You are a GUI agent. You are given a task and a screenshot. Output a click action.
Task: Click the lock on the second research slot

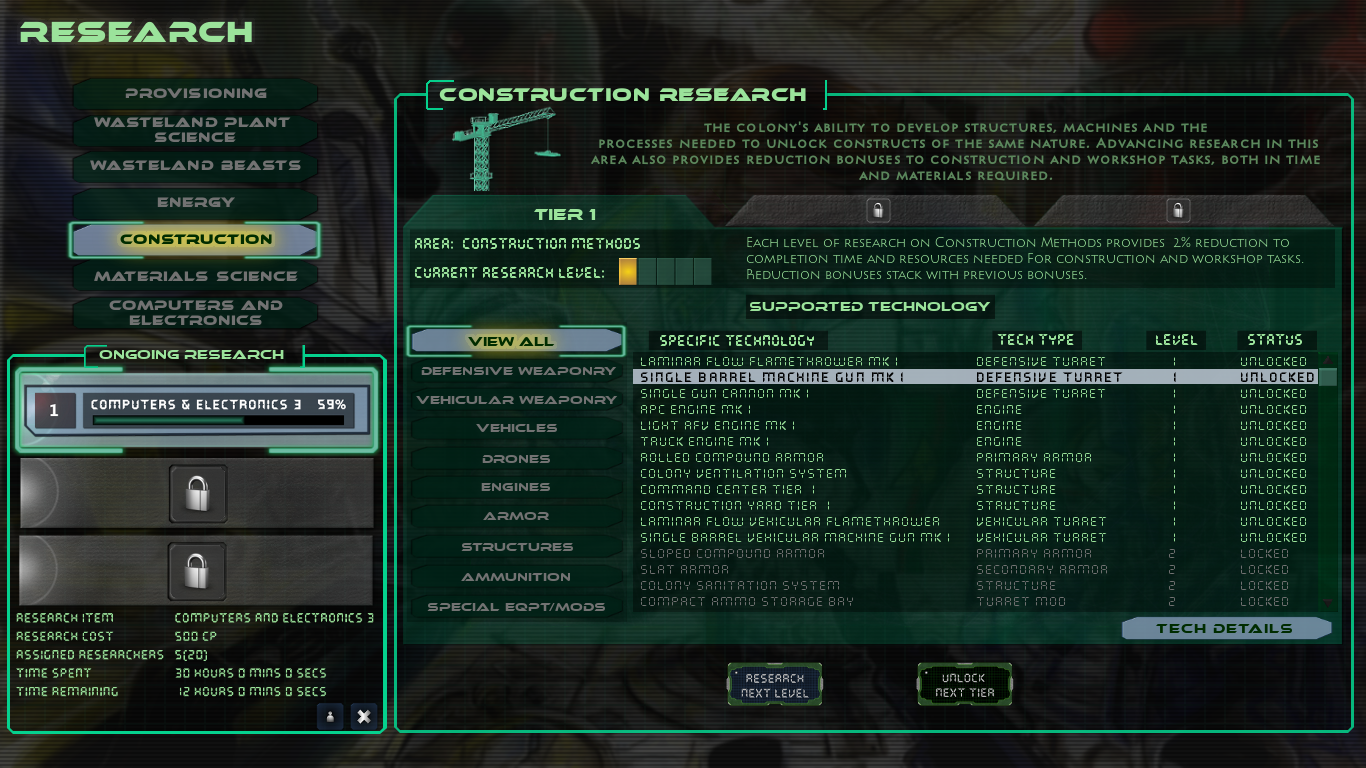coord(197,493)
